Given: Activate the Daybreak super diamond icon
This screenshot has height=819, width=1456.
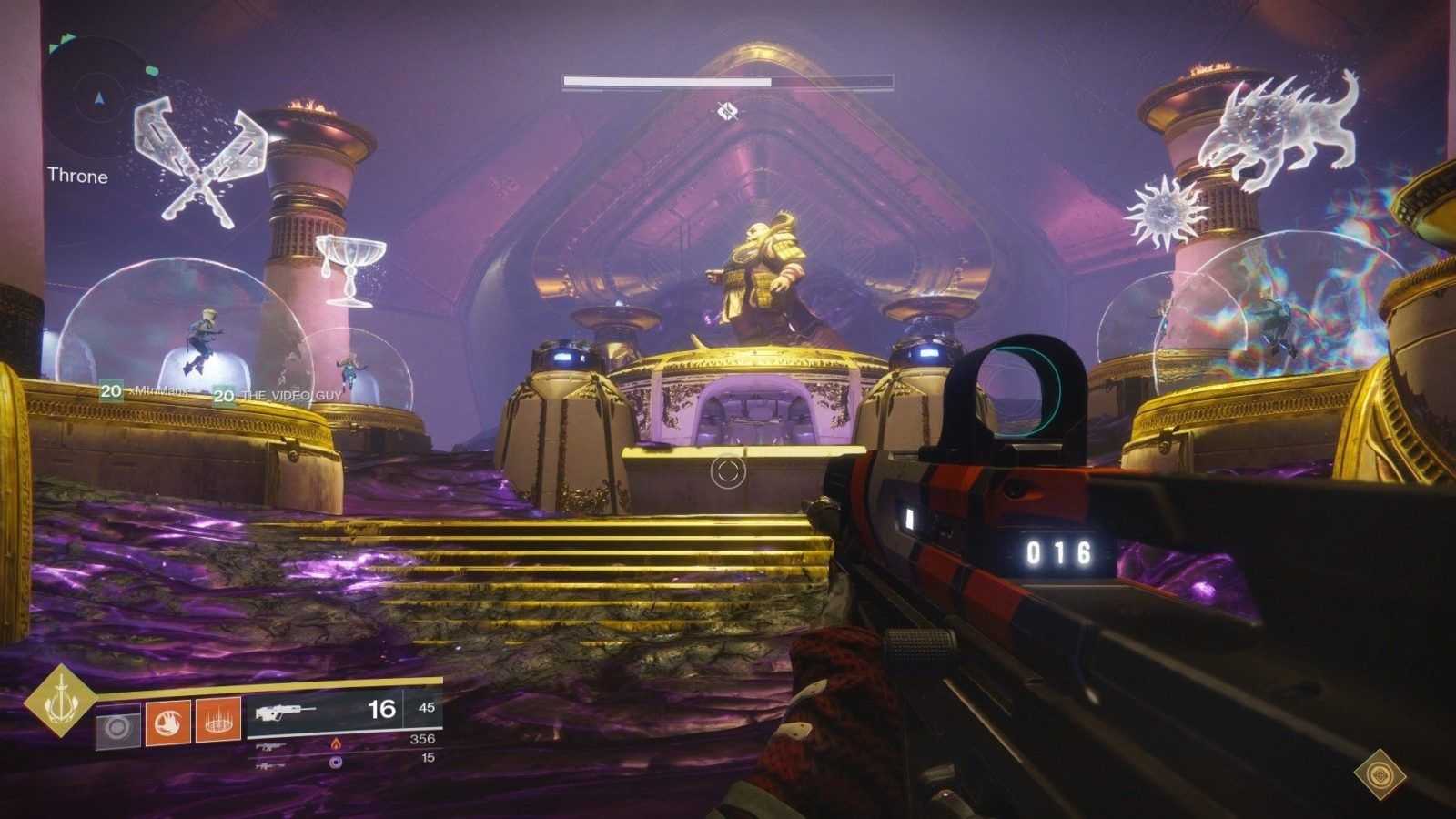Looking at the screenshot, I should (x=60, y=700).
